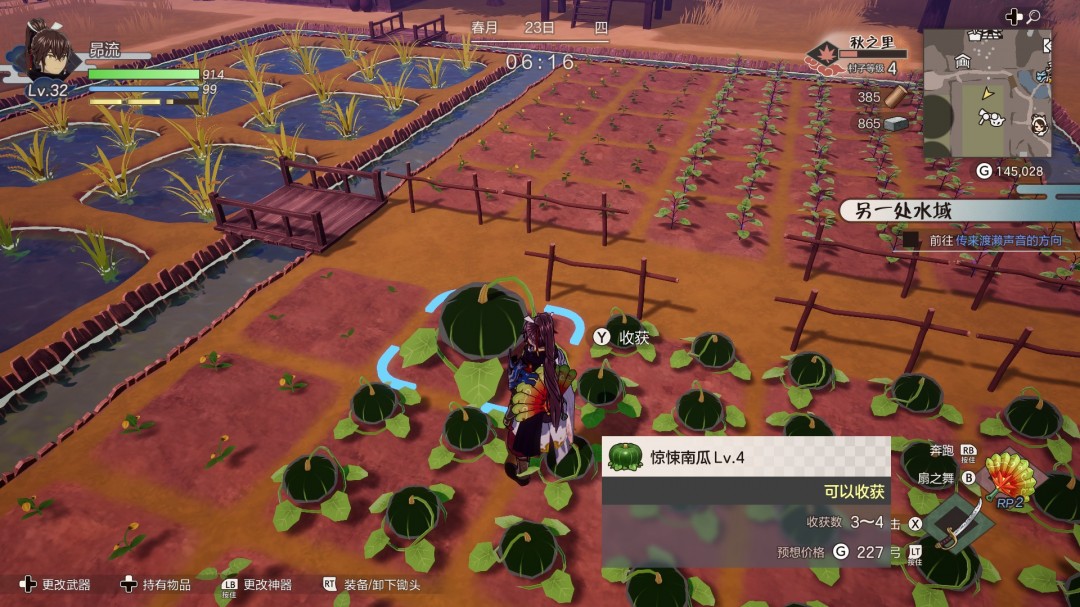The width and height of the screenshot is (1080, 607).
Task: Click the magnifier icon above the minimap
Action: pyautogui.click(x=1033, y=16)
